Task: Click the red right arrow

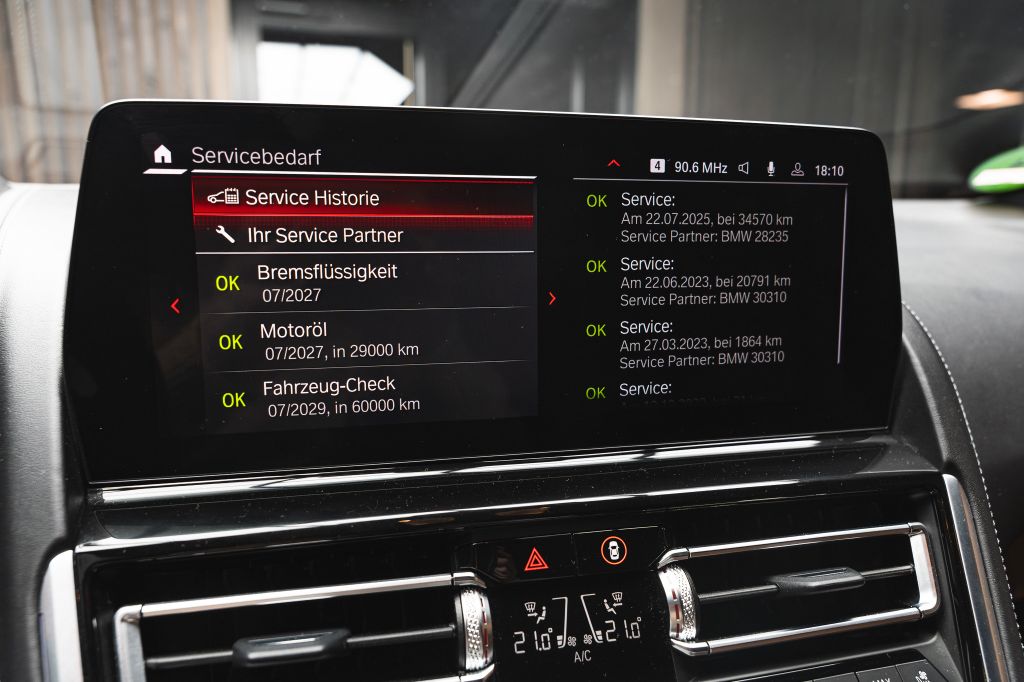Action: pyautogui.click(x=552, y=298)
